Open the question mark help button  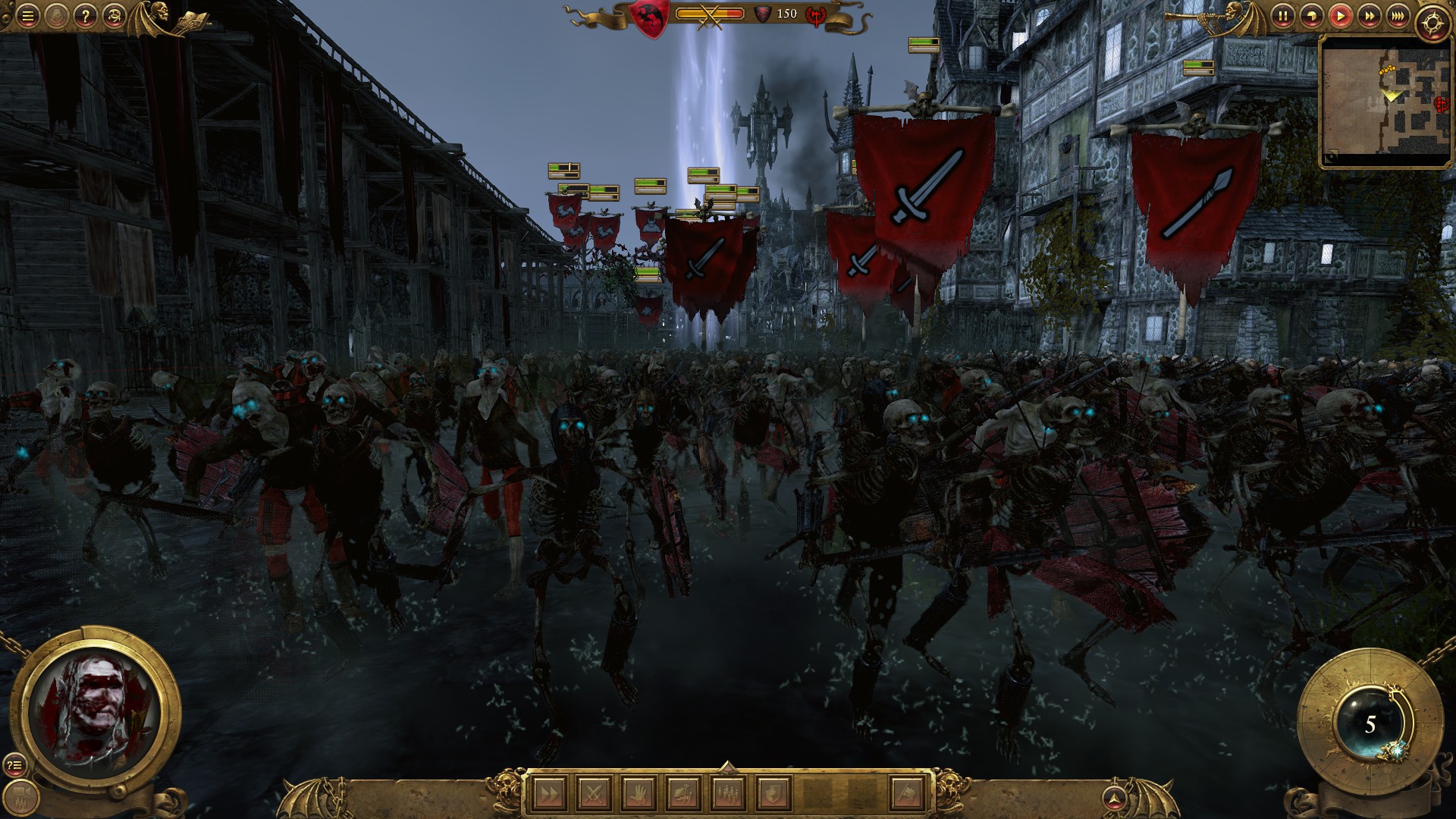[x=86, y=15]
